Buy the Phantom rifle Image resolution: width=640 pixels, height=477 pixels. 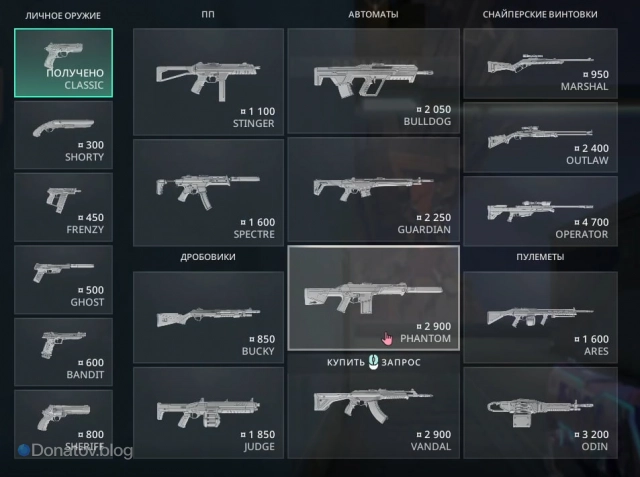(373, 298)
